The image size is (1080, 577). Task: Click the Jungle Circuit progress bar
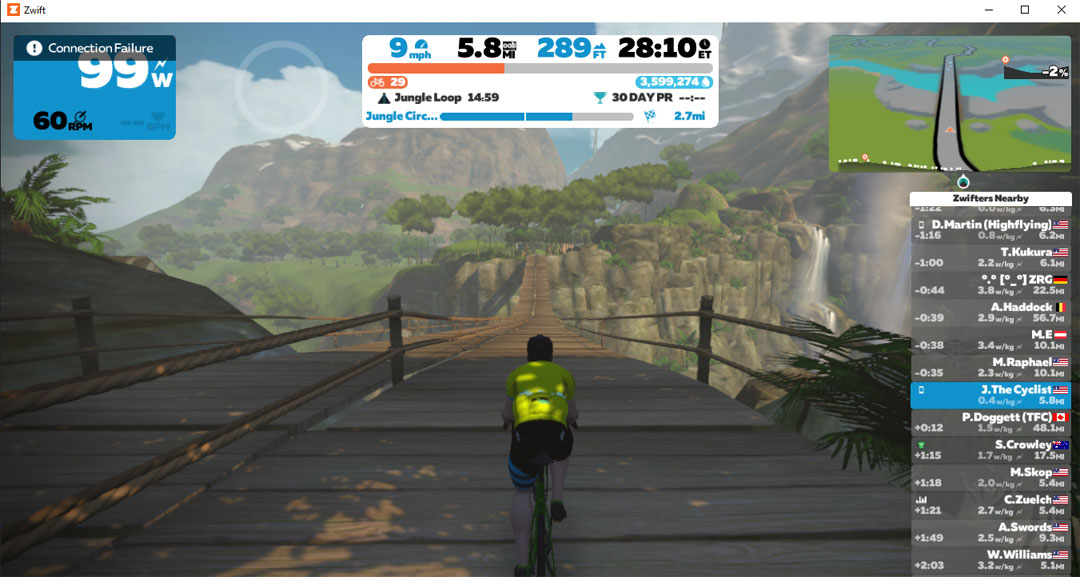tap(536, 117)
